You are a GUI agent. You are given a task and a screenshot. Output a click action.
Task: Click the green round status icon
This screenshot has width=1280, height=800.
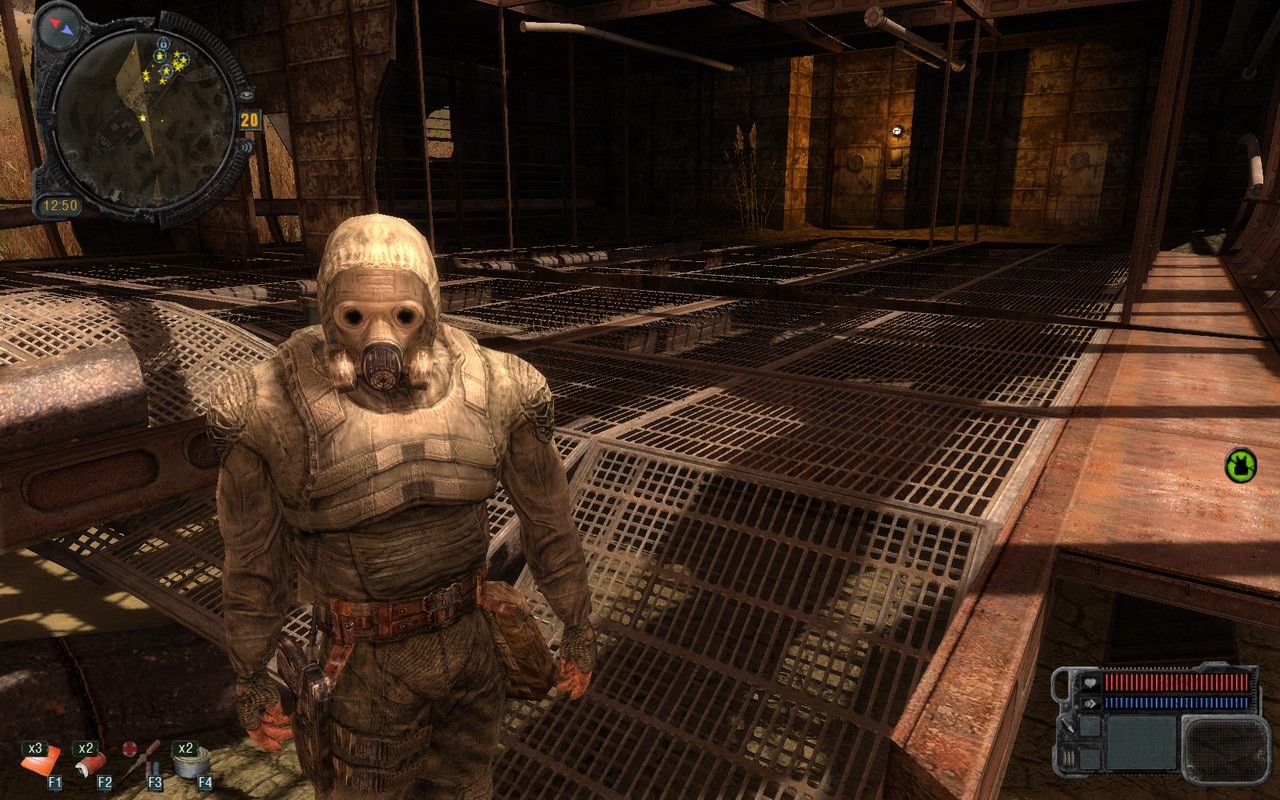[1240, 464]
